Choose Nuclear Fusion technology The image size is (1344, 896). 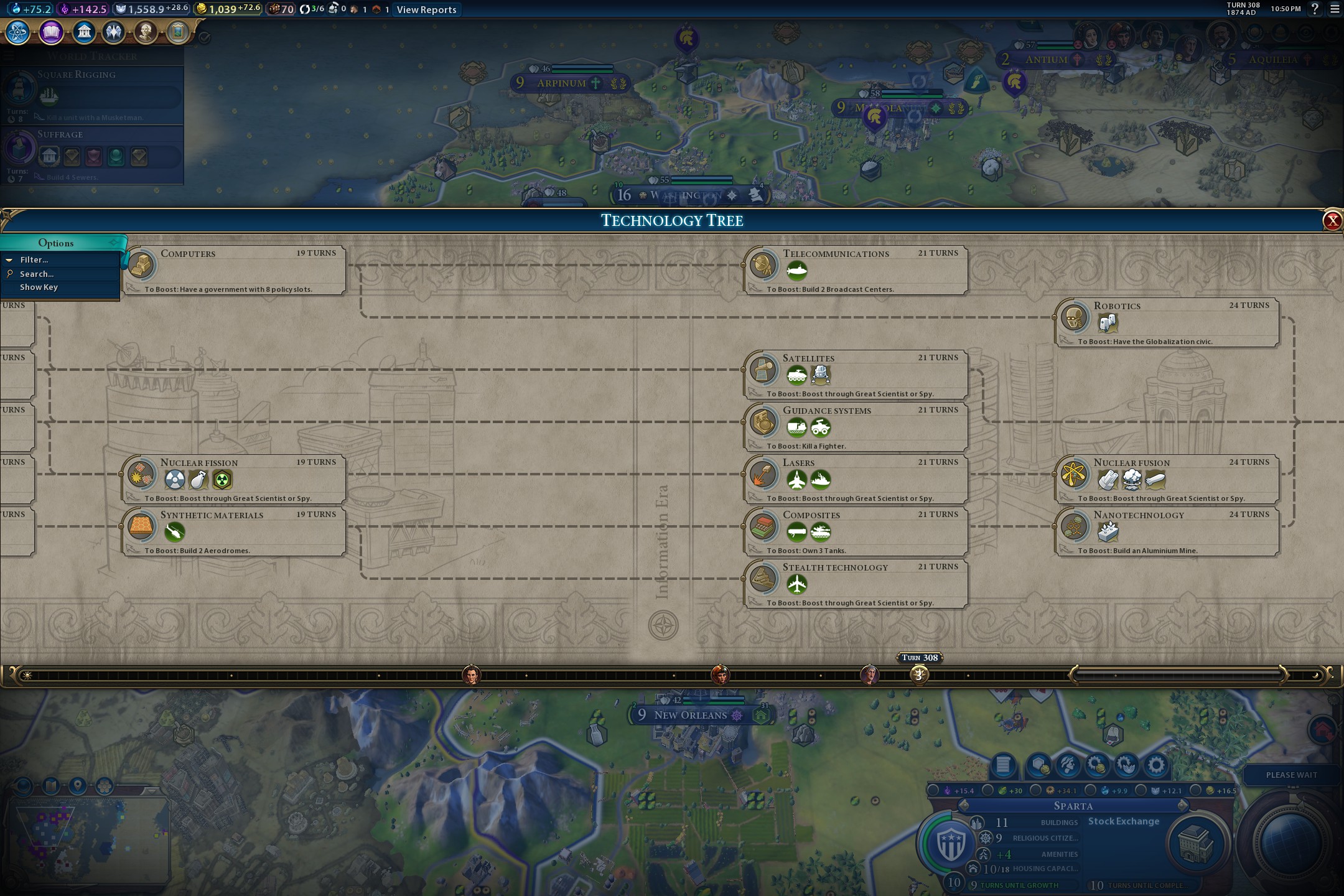pos(1167,478)
